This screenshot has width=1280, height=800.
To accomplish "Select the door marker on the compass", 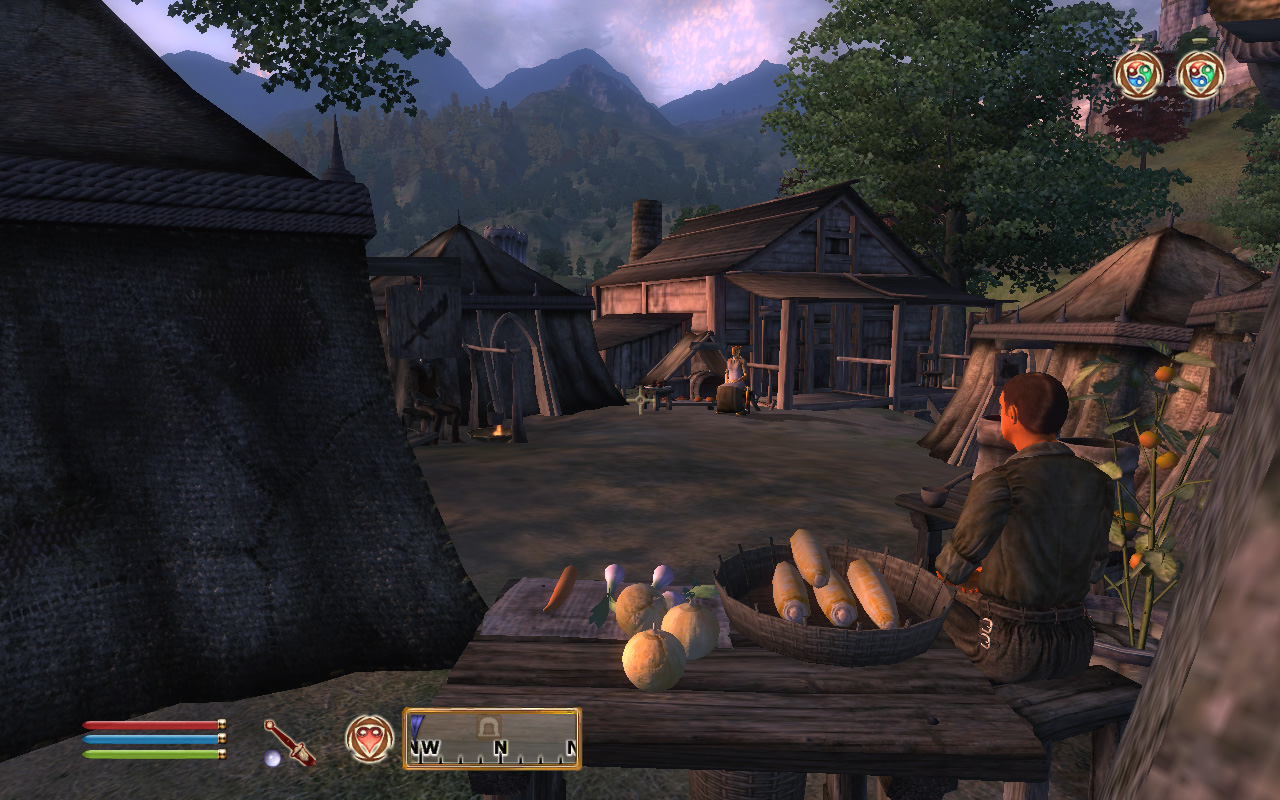I will click(489, 725).
